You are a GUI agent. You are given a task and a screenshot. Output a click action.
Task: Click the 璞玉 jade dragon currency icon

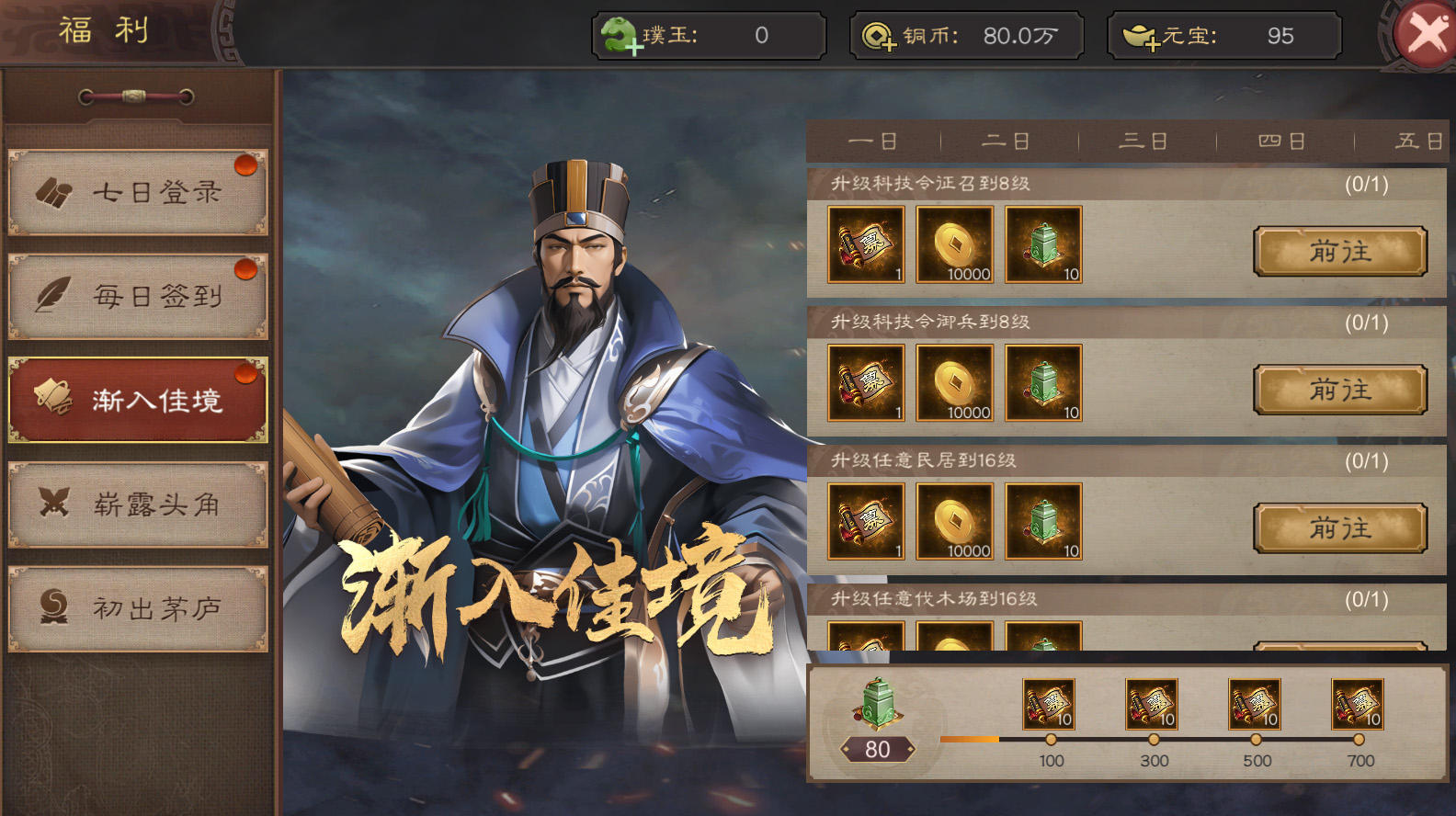(x=620, y=35)
